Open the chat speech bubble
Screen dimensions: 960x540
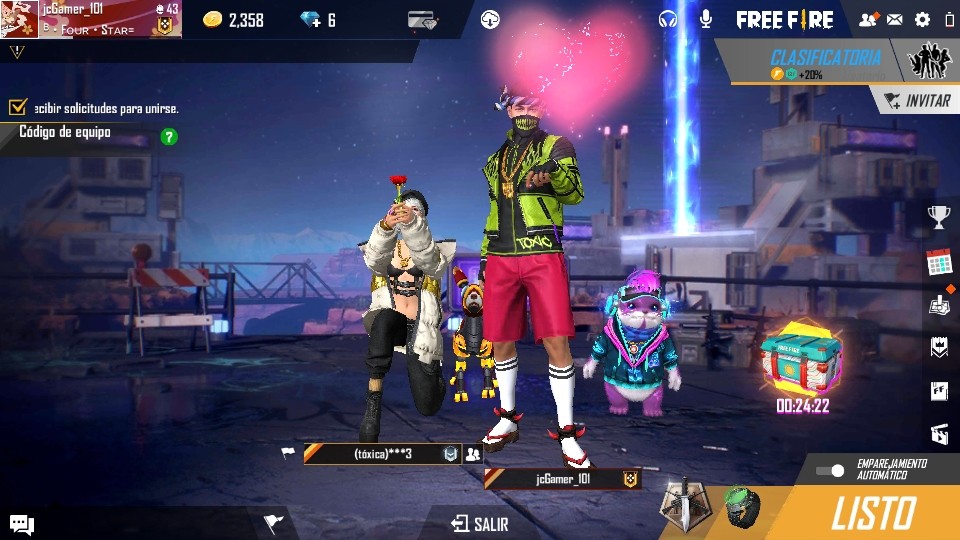tap(22, 523)
